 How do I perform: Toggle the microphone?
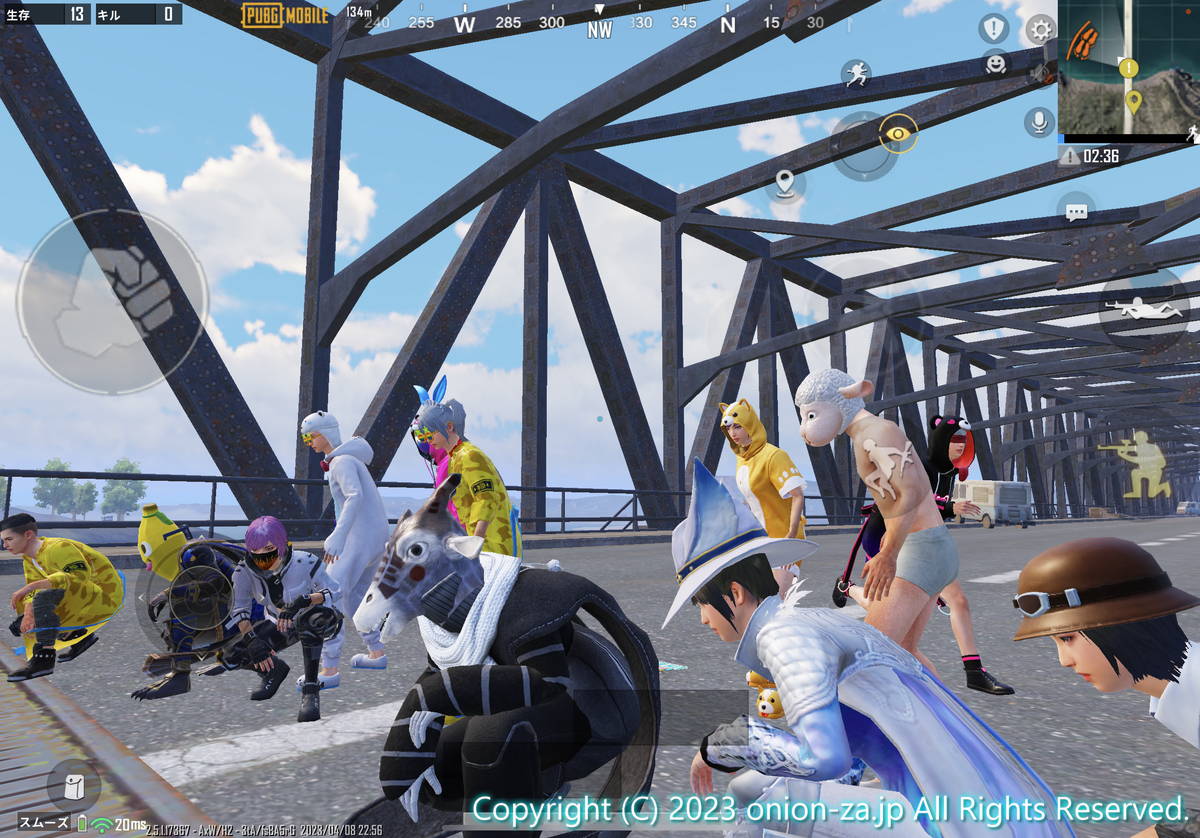(1039, 122)
